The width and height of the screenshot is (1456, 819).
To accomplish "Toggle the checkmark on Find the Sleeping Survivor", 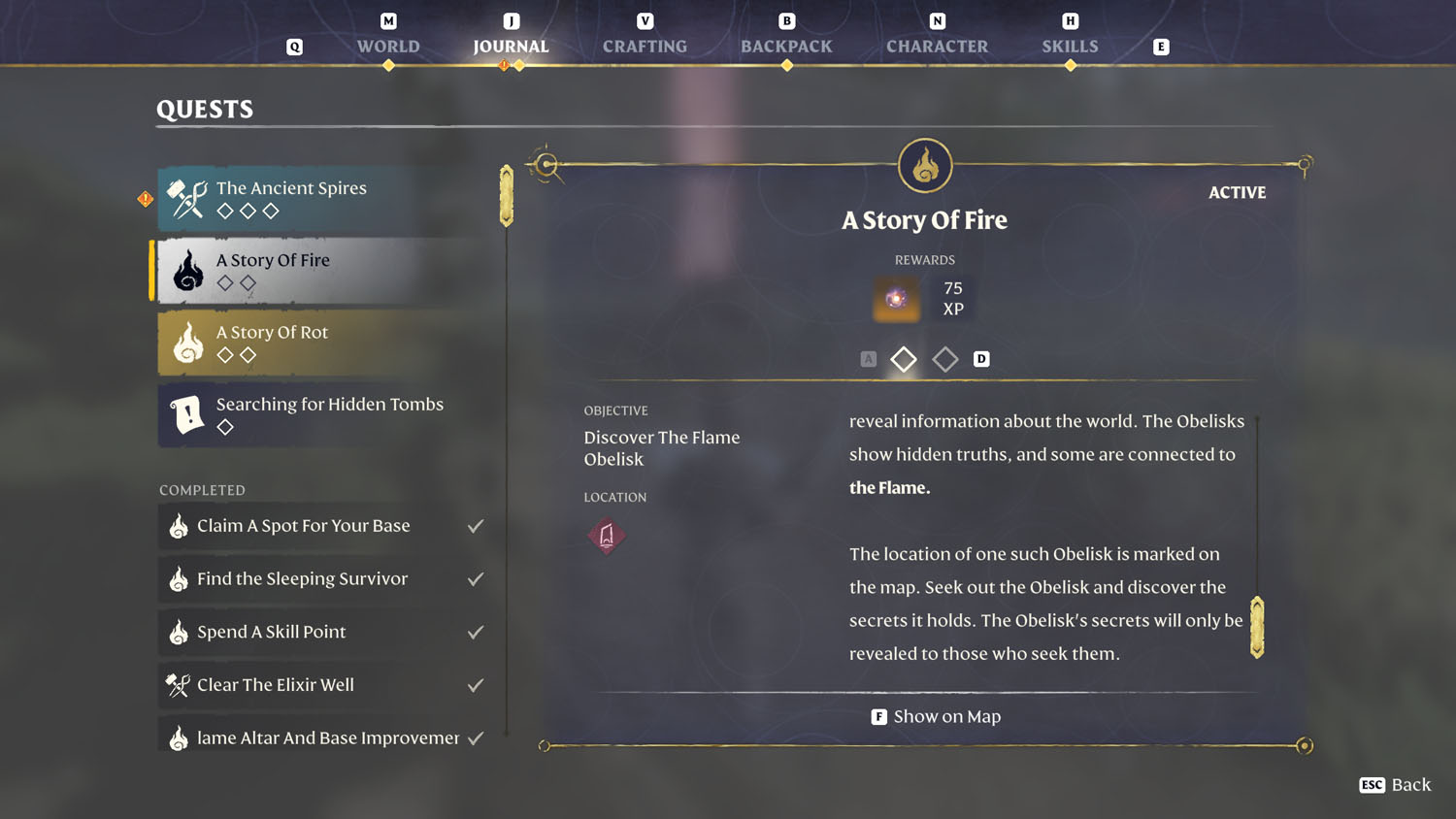I will [x=476, y=578].
